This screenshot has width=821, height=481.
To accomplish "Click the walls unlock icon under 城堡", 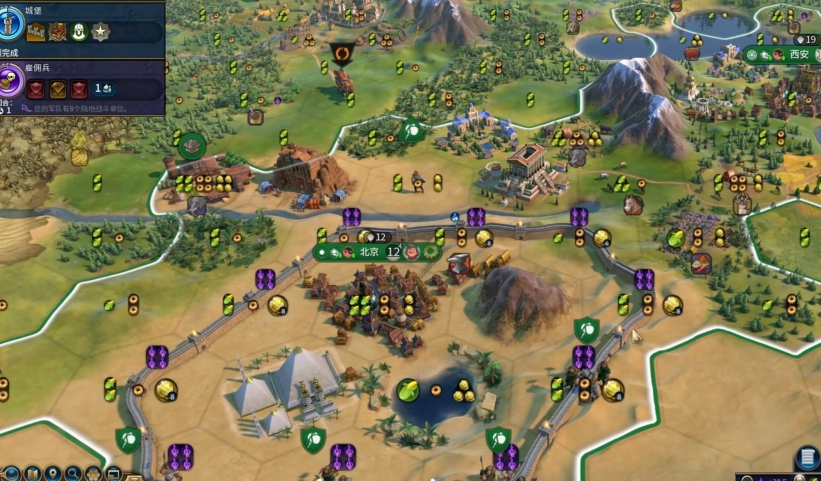I will pos(37,32).
